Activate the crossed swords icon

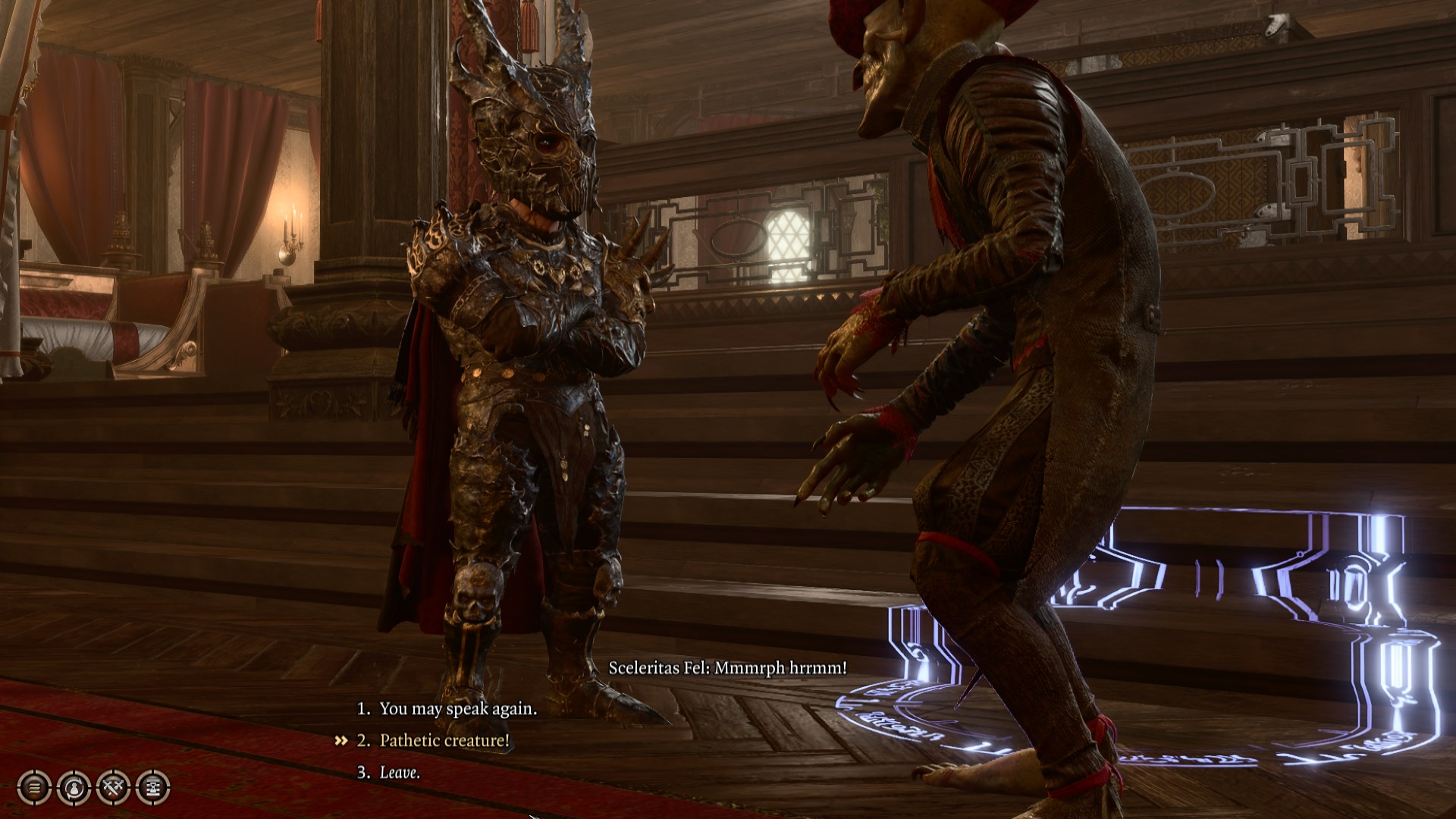(113, 787)
